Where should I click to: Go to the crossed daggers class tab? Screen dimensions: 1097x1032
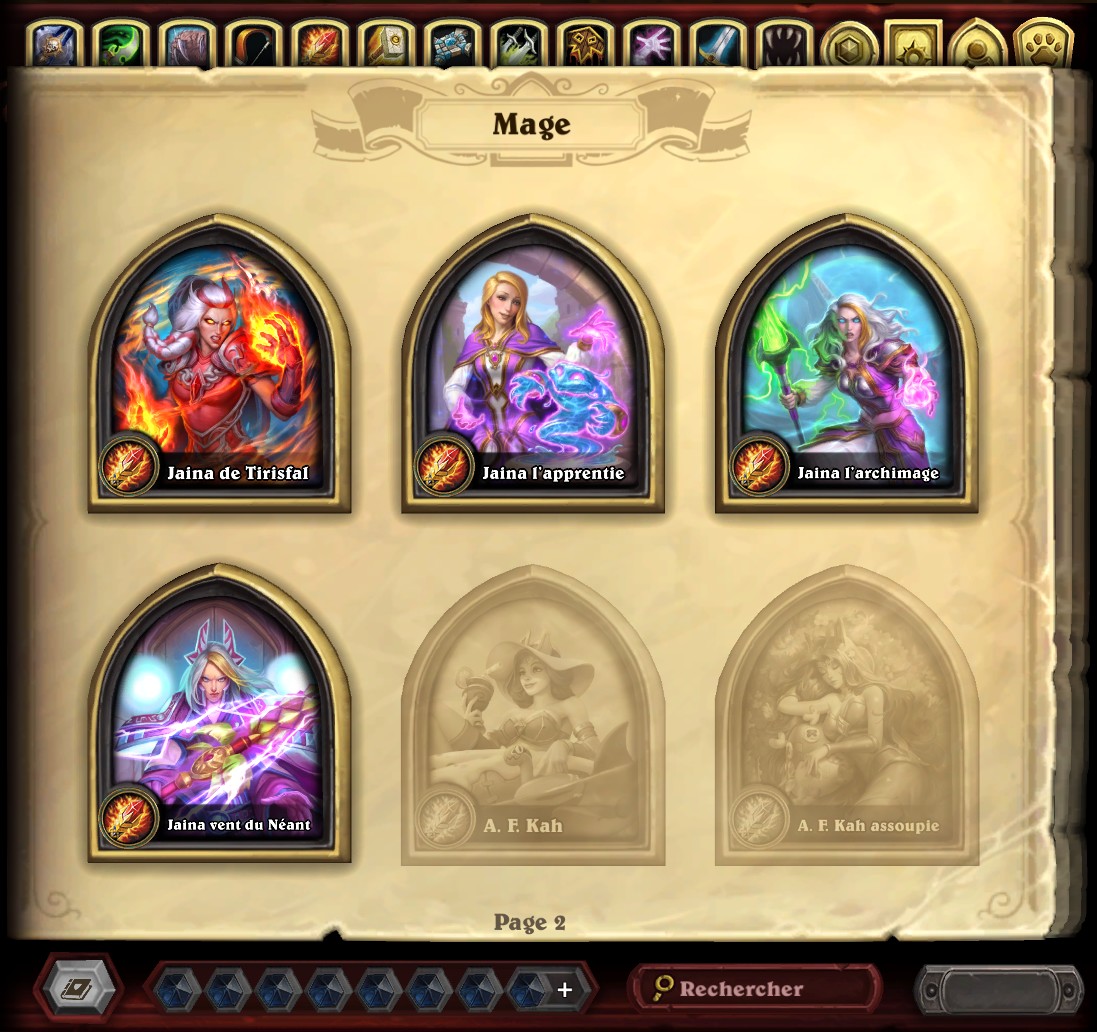tap(517, 45)
